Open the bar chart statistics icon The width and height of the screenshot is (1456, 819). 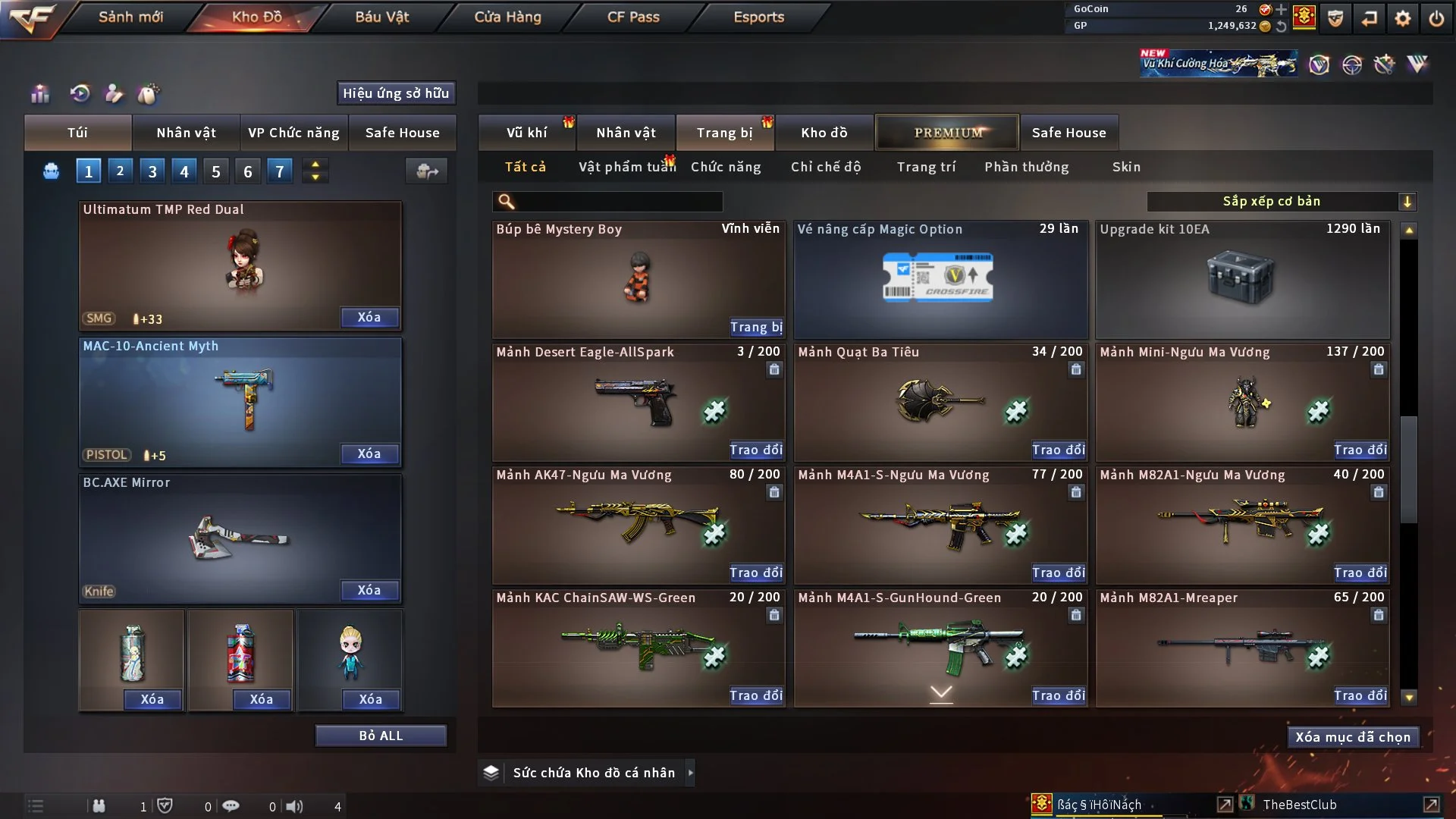pyautogui.click(x=39, y=94)
